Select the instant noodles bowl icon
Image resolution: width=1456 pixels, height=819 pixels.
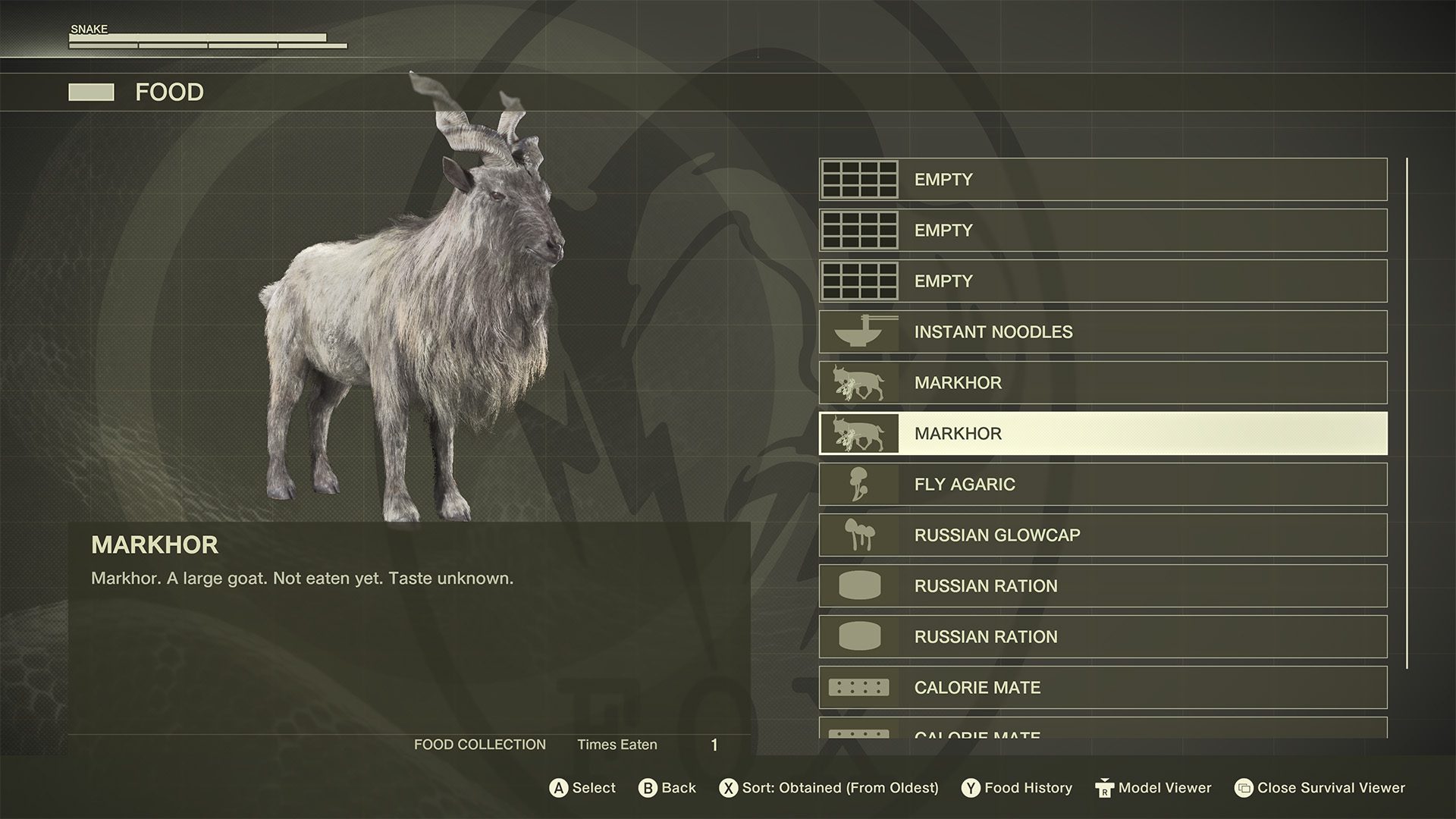click(859, 331)
